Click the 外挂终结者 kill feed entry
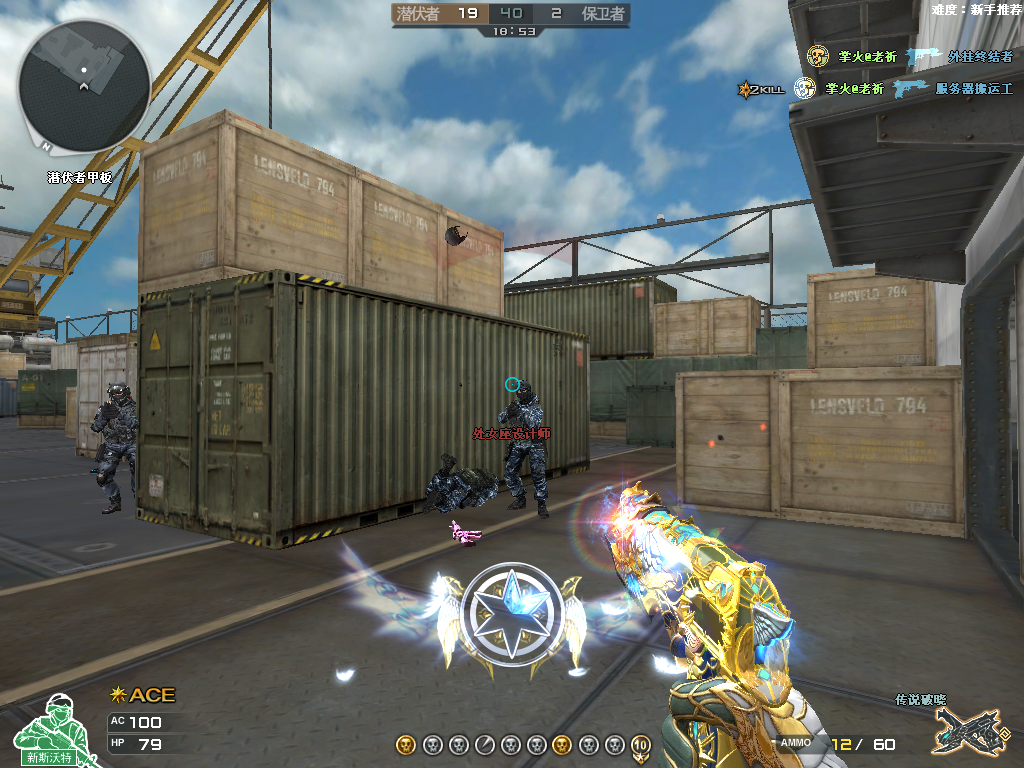1024x768 pixels. tap(980, 57)
